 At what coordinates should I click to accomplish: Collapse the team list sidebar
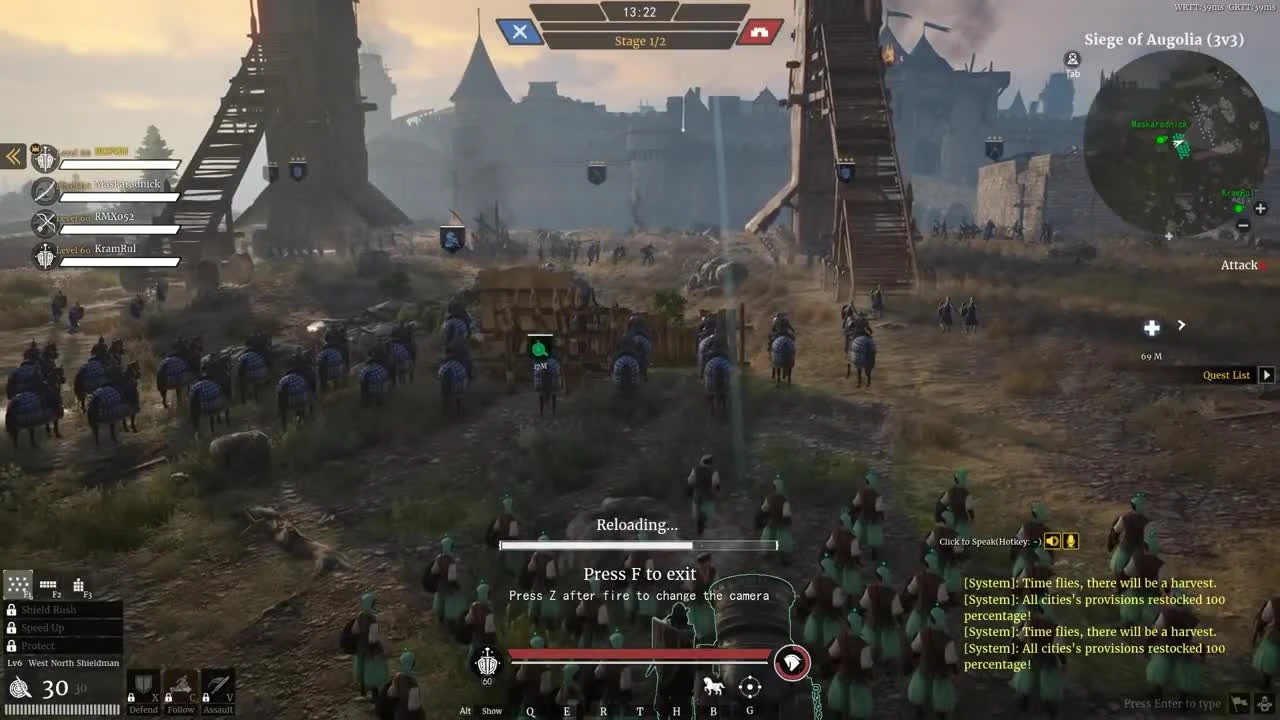13,156
